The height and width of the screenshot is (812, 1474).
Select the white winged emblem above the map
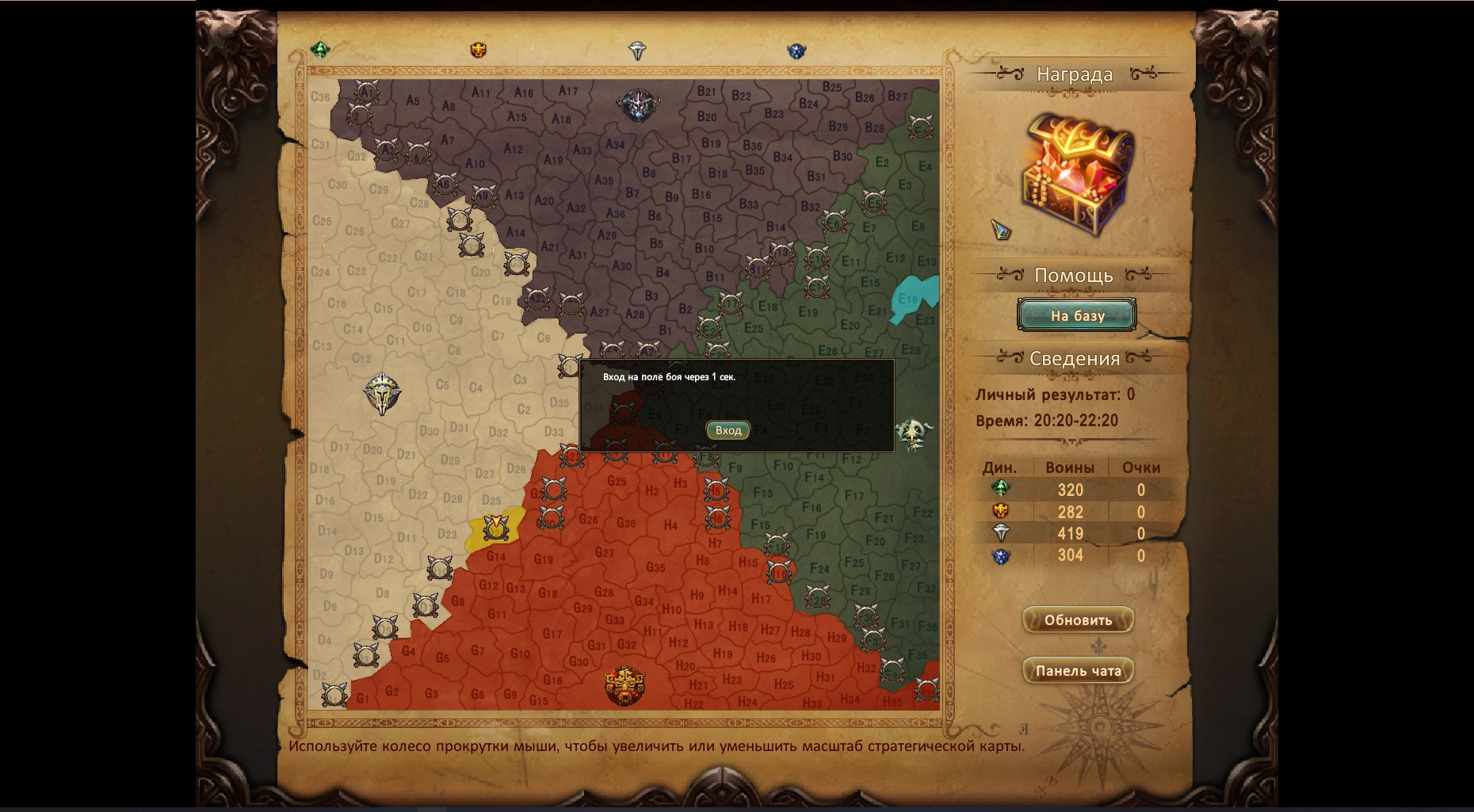[x=637, y=51]
